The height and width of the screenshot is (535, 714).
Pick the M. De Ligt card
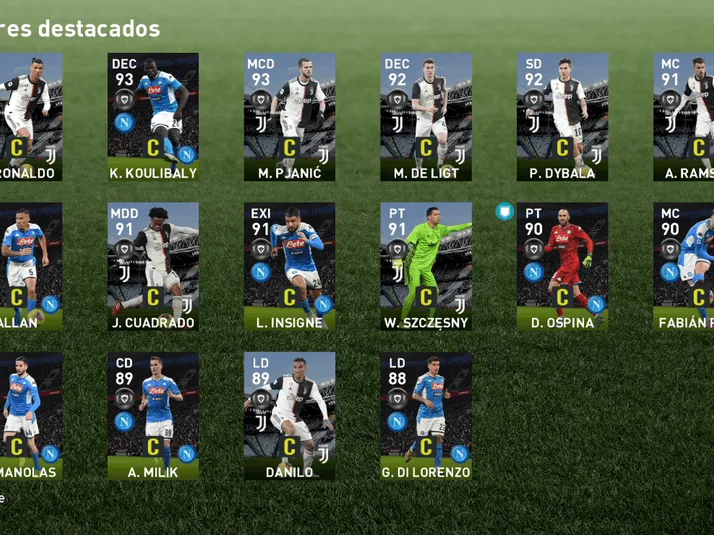pos(425,116)
